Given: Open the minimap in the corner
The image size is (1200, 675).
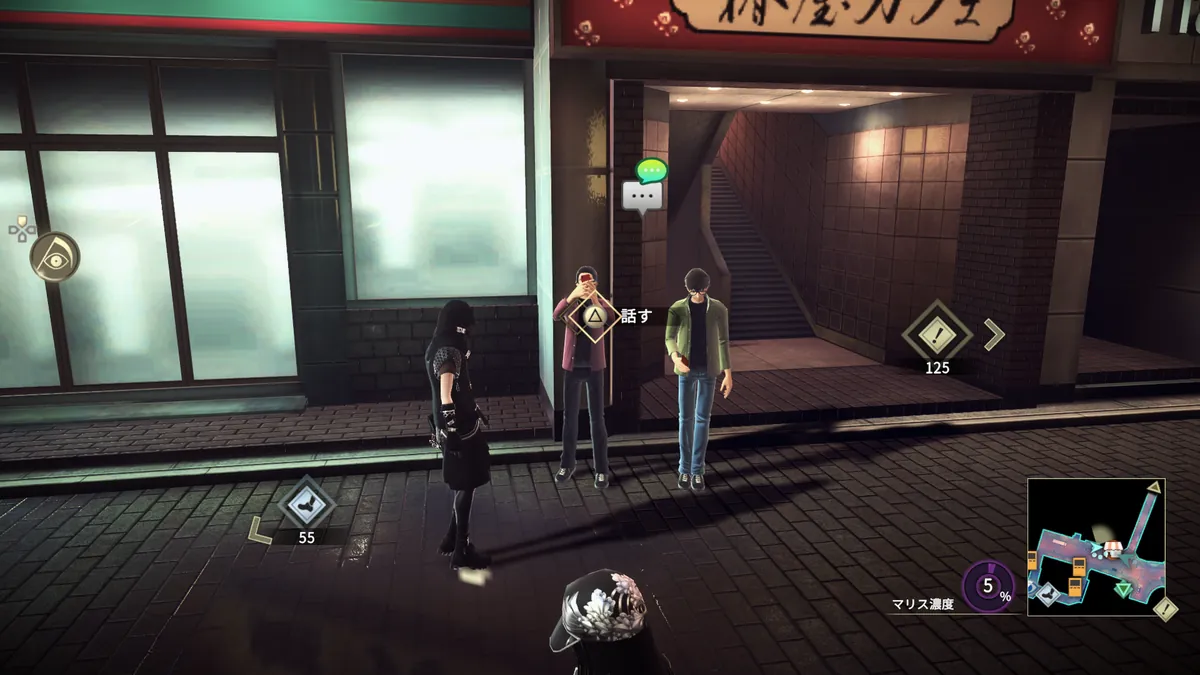Looking at the screenshot, I should [1095, 546].
